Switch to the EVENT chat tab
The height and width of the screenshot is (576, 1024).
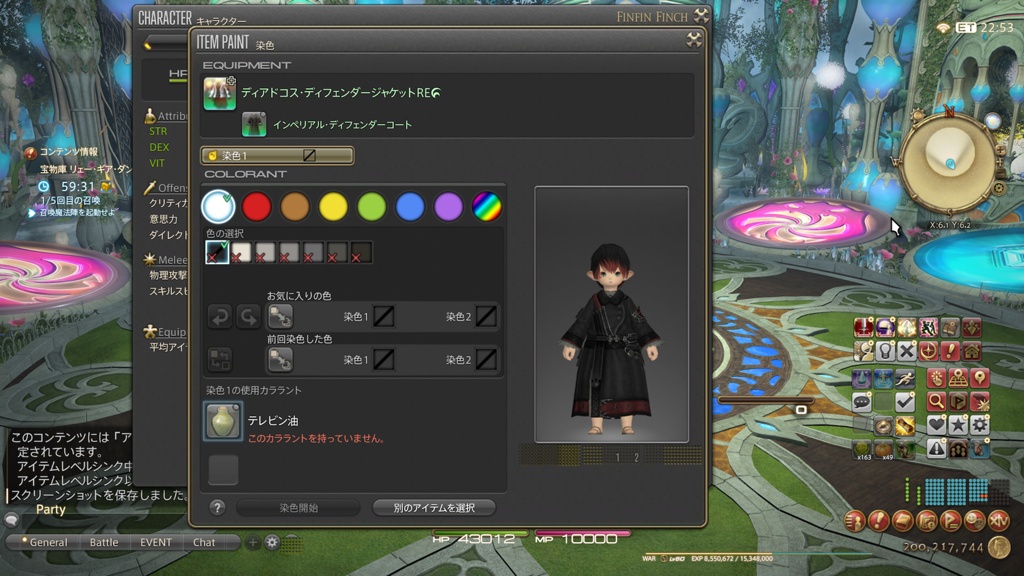coord(156,542)
